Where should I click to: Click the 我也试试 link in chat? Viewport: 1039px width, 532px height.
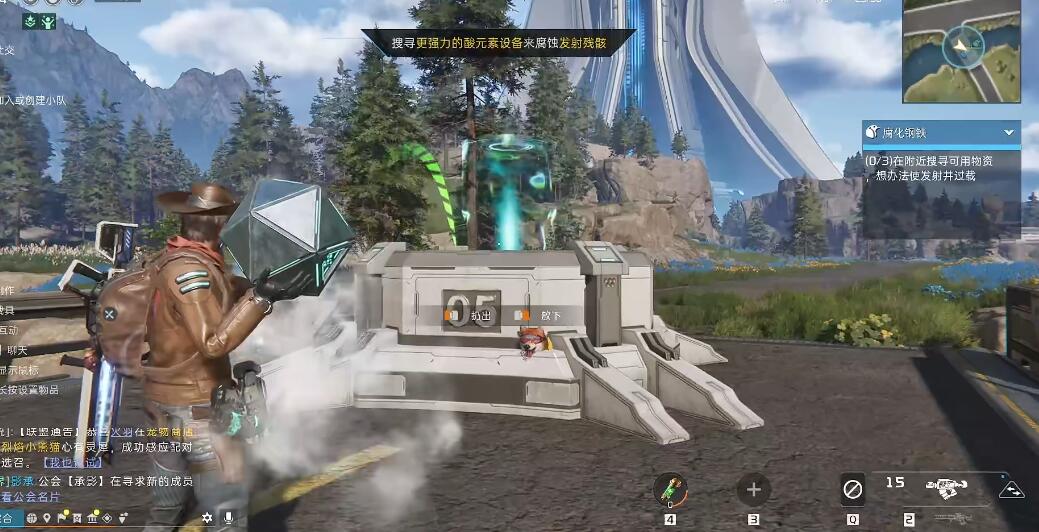[73, 463]
